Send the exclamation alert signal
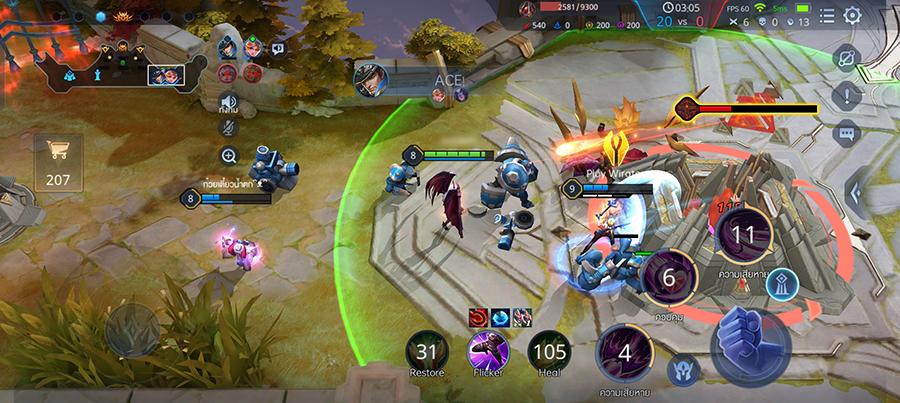This screenshot has width=900, height=403. coord(847,96)
